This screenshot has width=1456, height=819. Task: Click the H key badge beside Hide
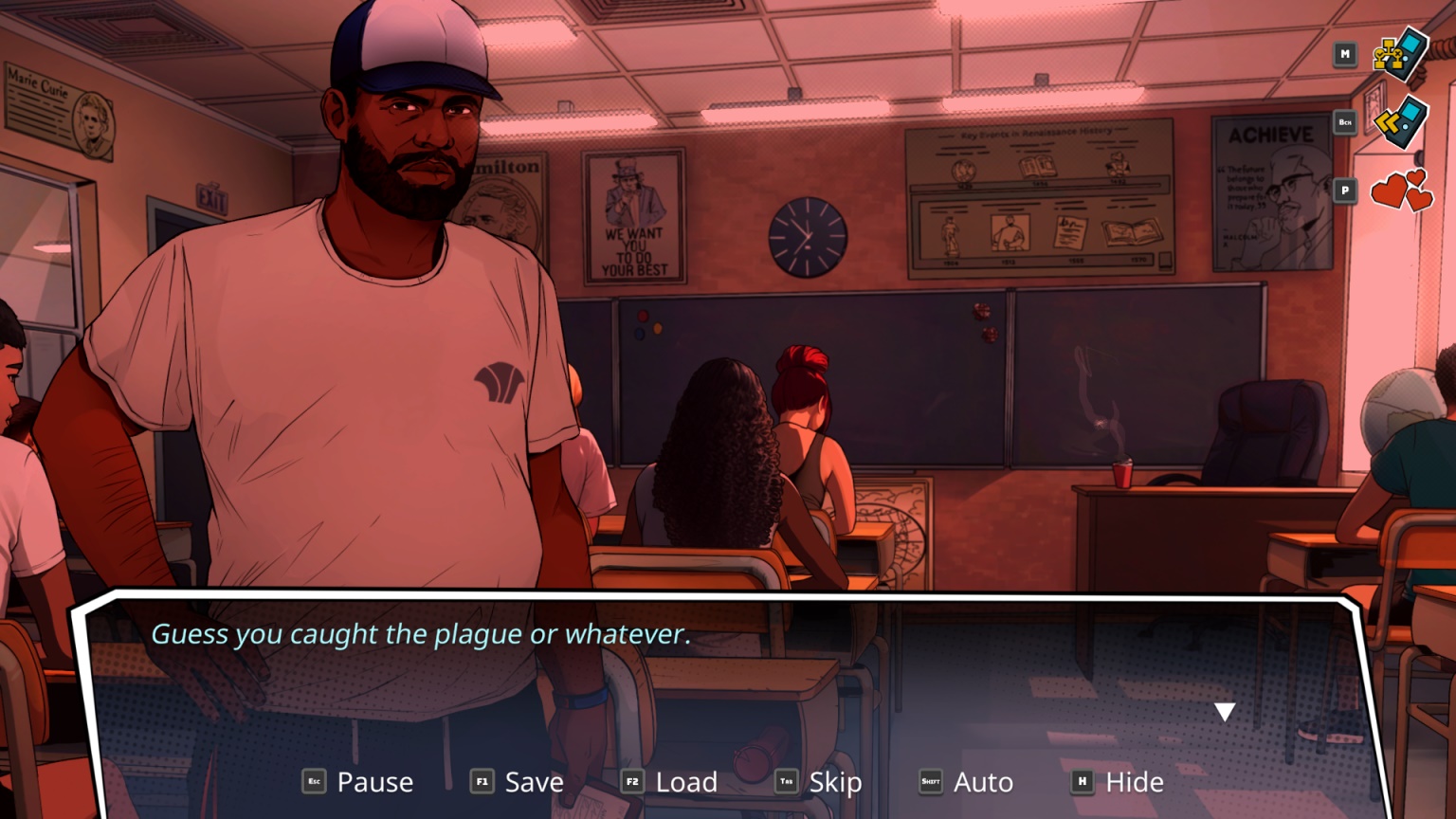click(x=1082, y=782)
